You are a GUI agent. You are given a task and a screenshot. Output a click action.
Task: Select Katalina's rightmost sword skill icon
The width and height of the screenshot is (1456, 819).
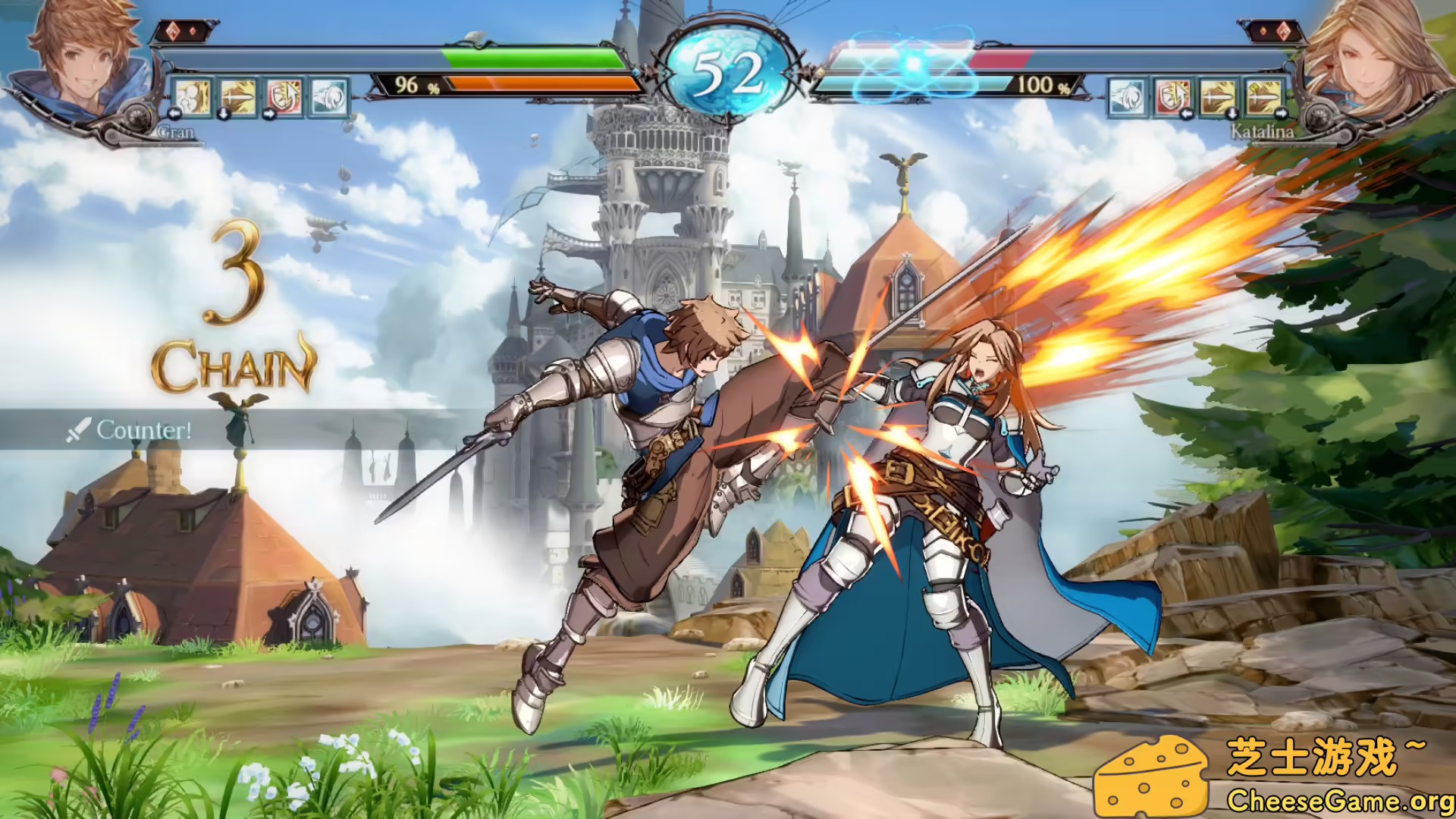click(1264, 98)
